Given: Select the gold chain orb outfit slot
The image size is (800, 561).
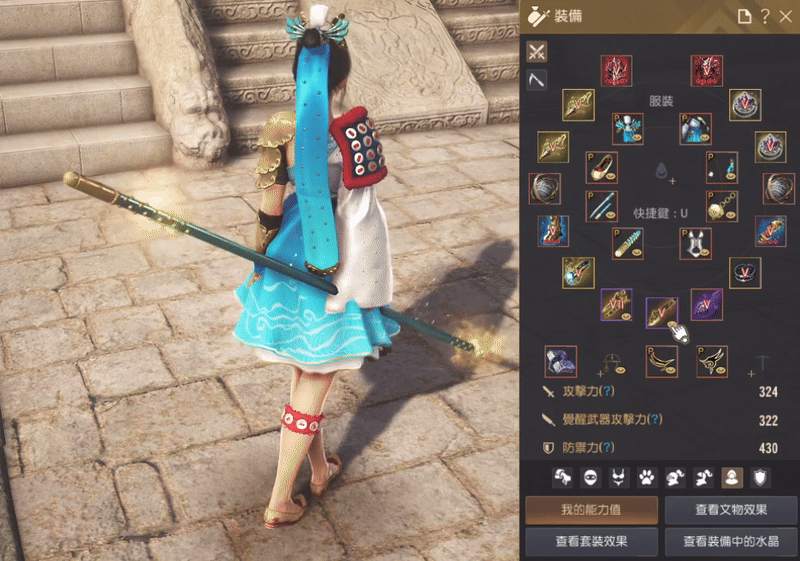Looking at the screenshot, I should click(722, 206).
